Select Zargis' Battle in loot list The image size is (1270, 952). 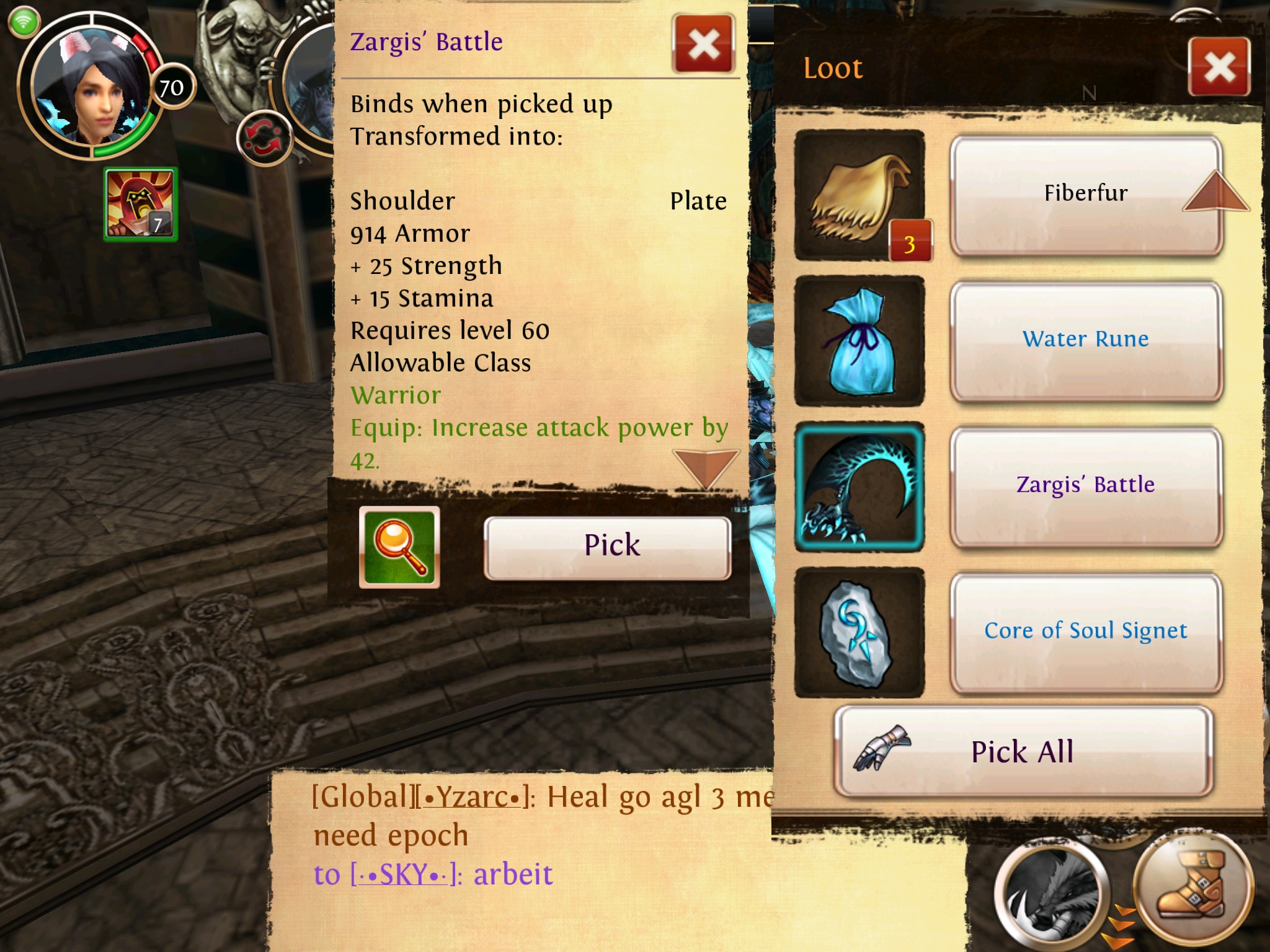point(1085,486)
